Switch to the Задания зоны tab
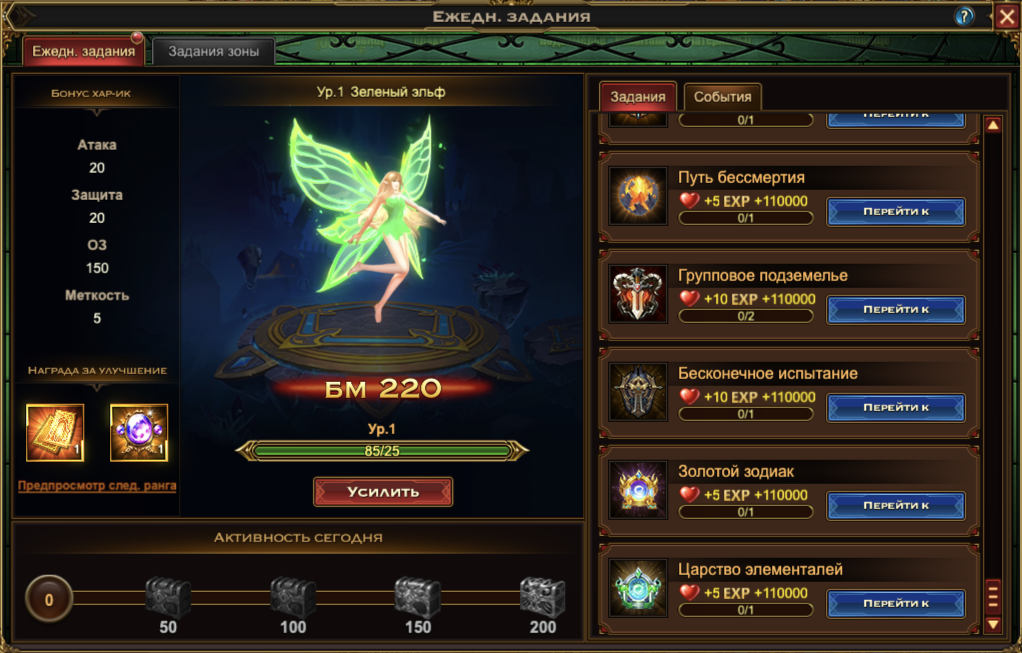Screen dimensions: 1022x653 click(x=213, y=51)
